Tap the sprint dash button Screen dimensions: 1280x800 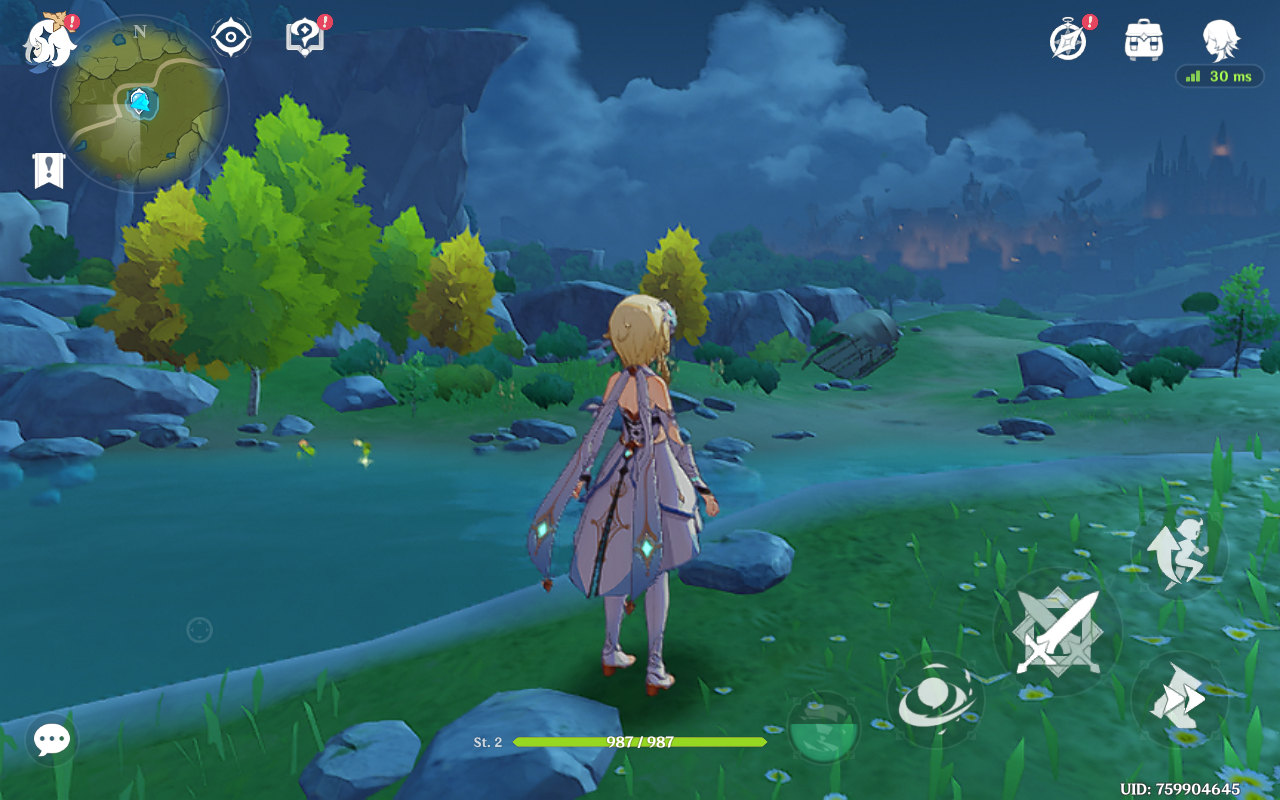click(x=1179, y=699)
